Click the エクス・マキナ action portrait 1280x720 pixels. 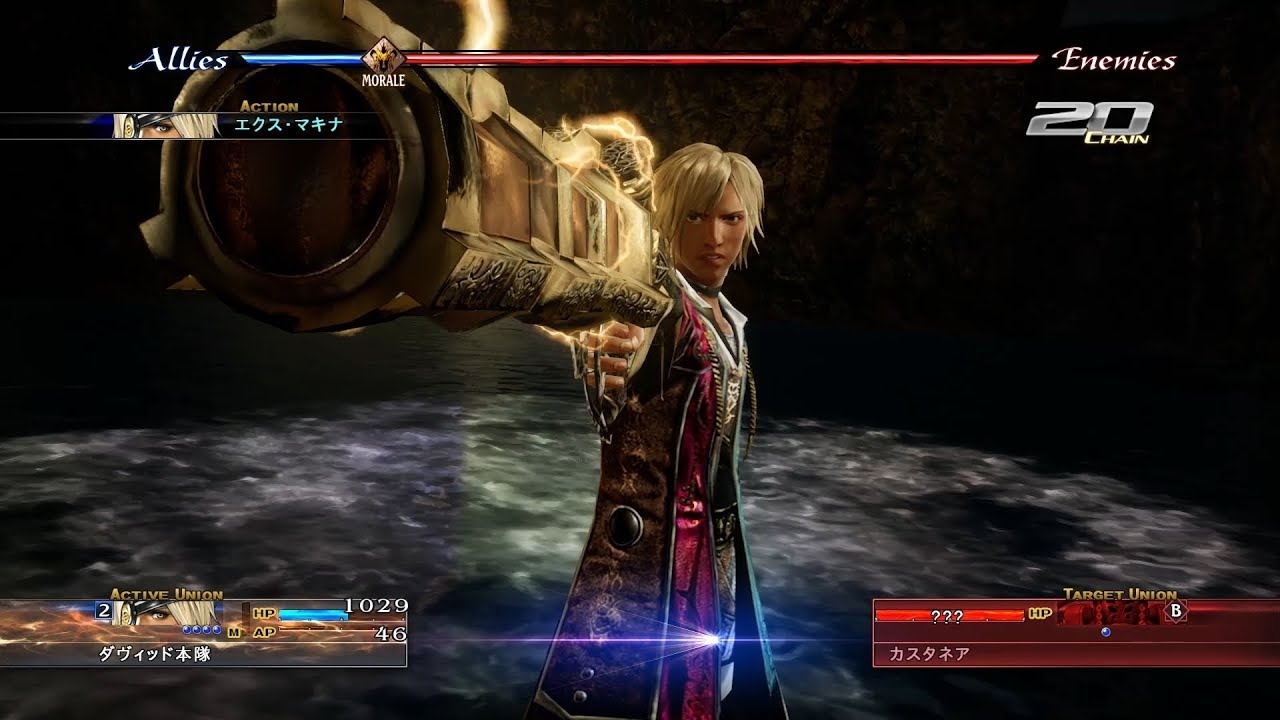165,125
